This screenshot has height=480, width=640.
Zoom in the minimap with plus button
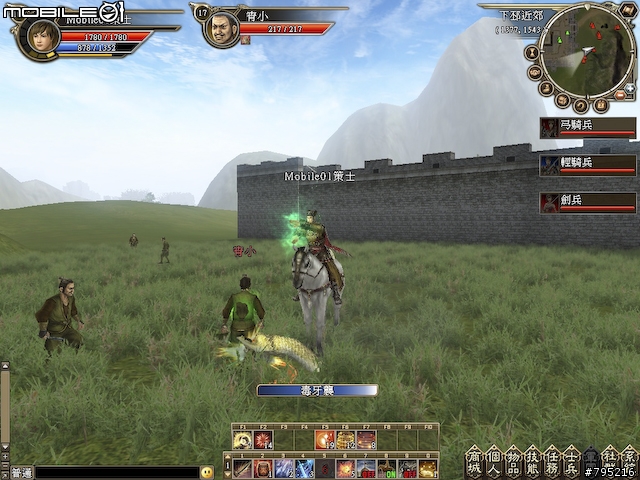click(x=631, y=88)
